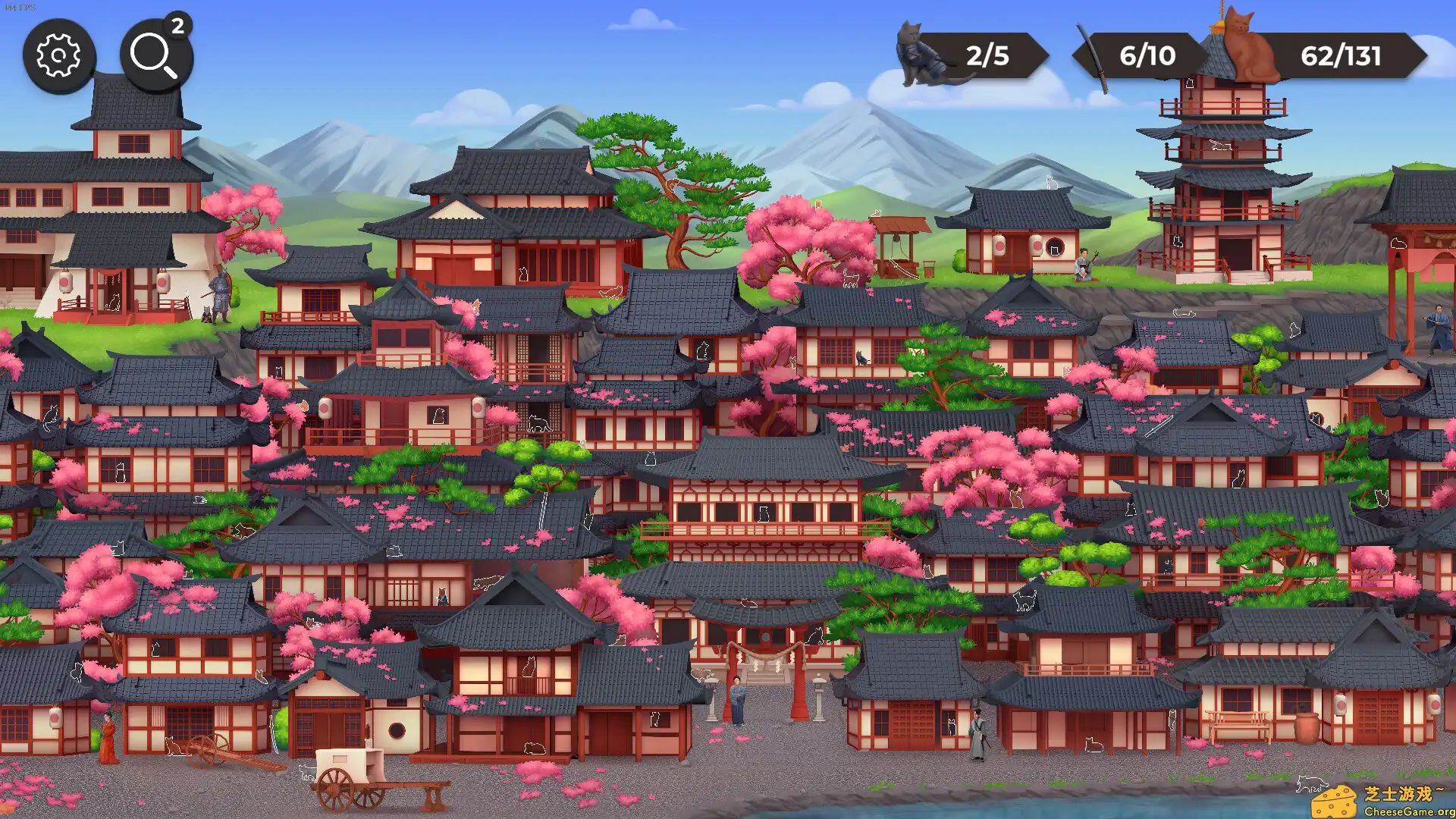The height and width of the screenshot is (819, 1456).
Task: Click the woman standing by the torii gate
Action: pyautogui.click(x=737, y=698)
